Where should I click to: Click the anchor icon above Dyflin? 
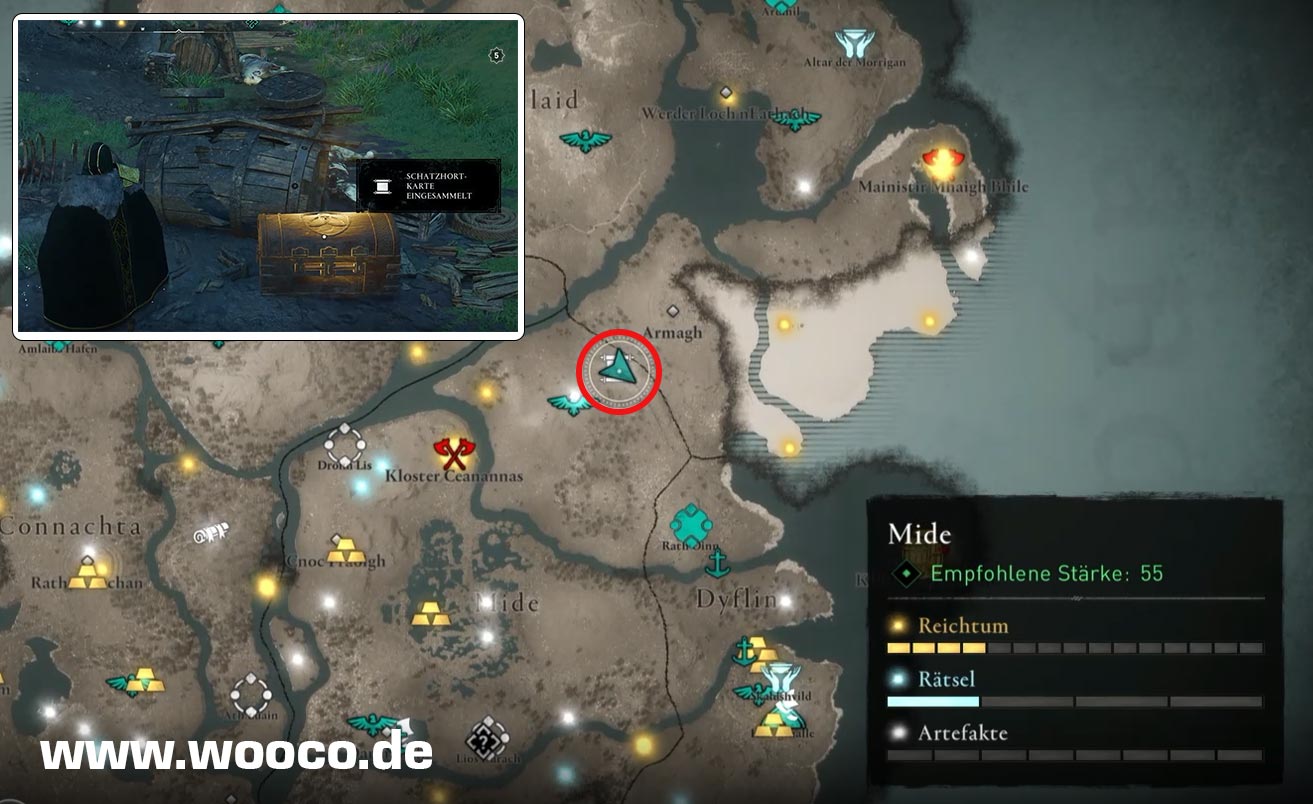point(716,564)
